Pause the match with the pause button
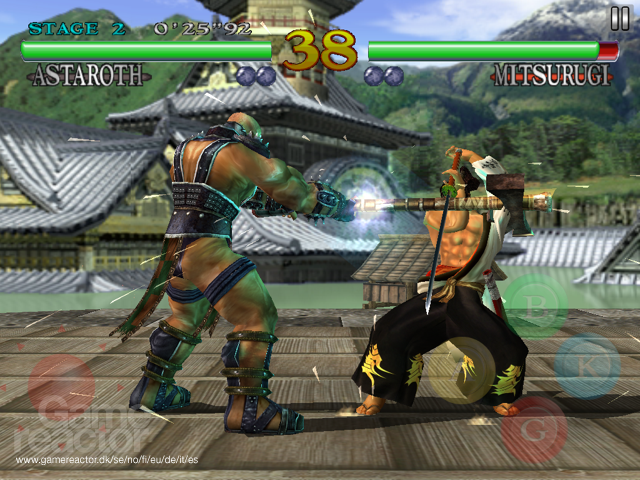640x480 pixels. tap(620, 18)
